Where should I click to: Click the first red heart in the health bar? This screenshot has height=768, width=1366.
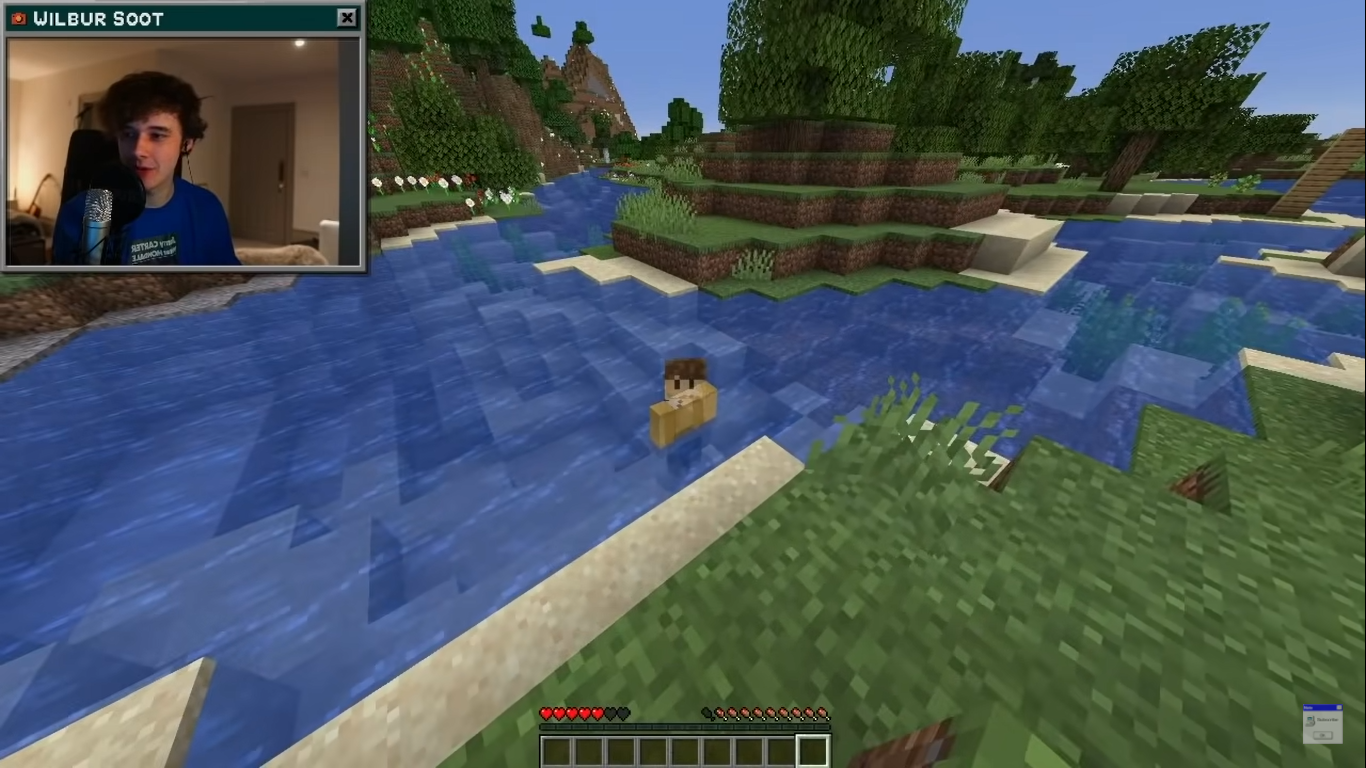546,713
